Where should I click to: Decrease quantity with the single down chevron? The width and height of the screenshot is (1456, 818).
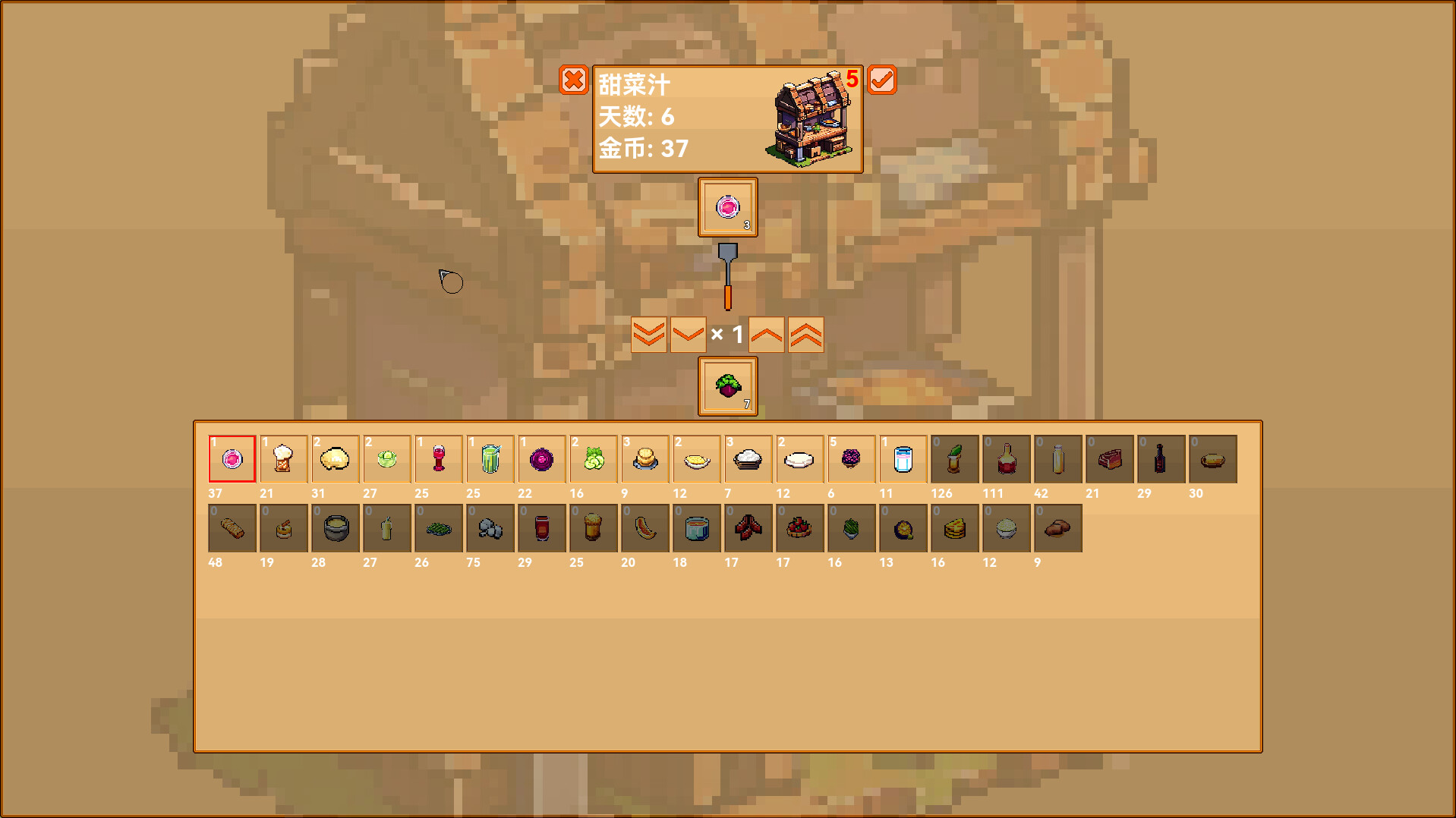687,333
